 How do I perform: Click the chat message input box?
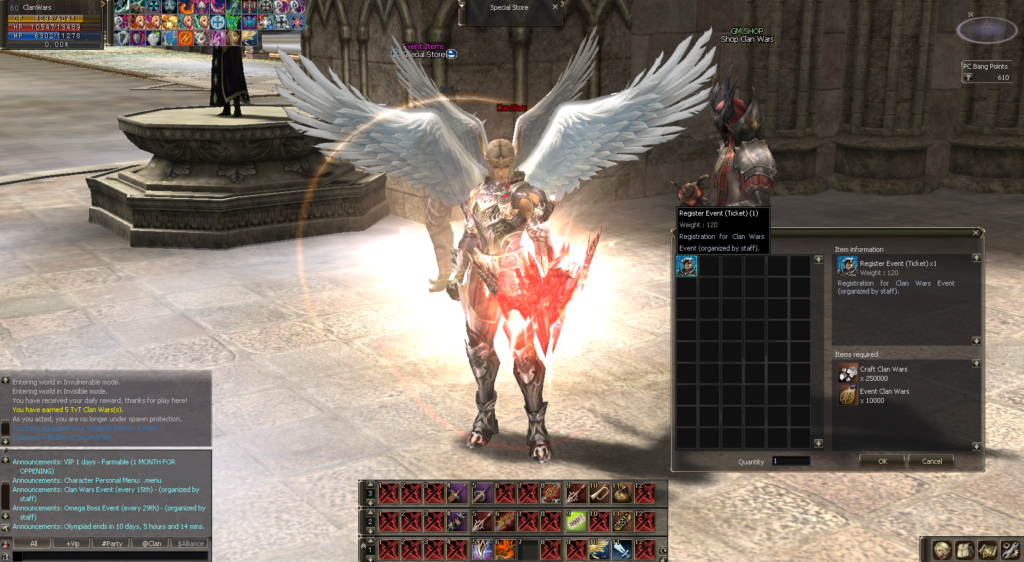pos(110,555)
